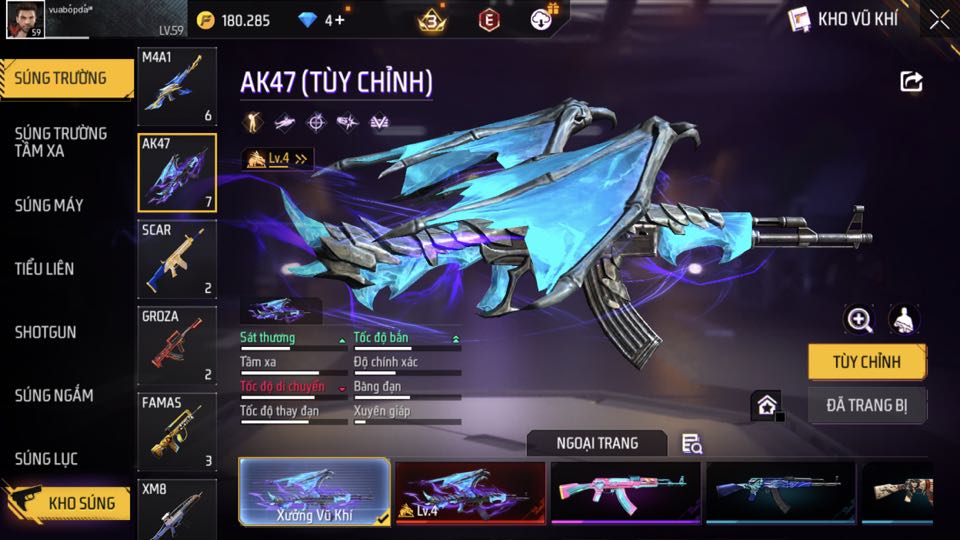
Task: Pick the FAMAS weapon tile
Action: coord(176,432)
